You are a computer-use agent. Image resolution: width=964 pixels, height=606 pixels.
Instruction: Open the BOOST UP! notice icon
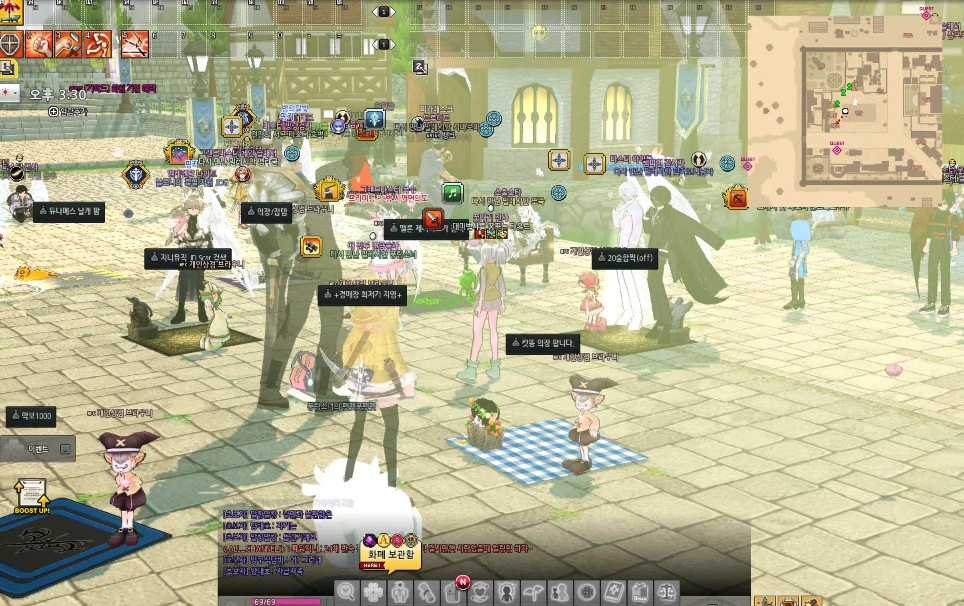(31, 494)
